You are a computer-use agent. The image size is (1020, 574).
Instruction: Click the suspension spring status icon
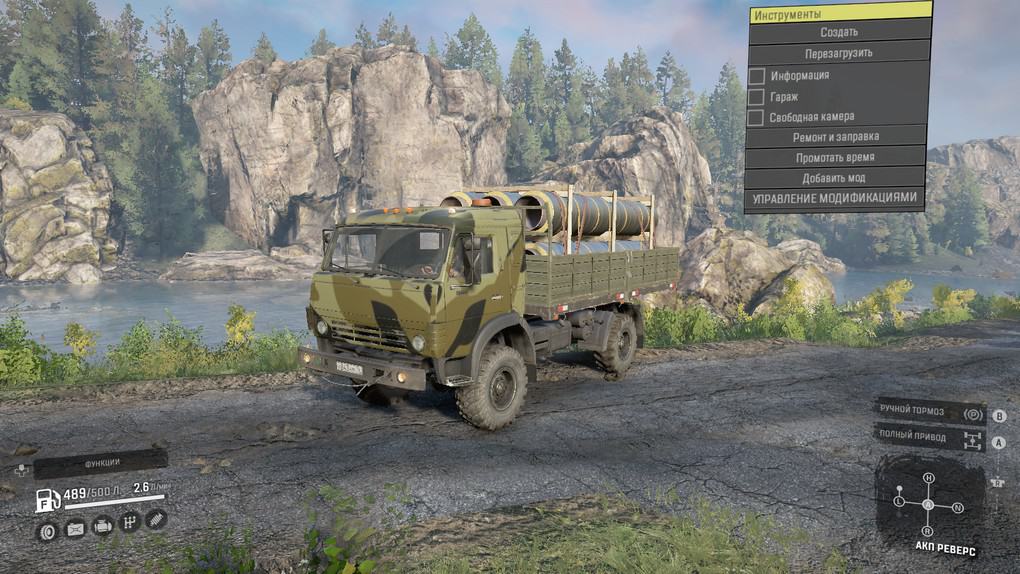pyautogui.click(x=156, y=519)
